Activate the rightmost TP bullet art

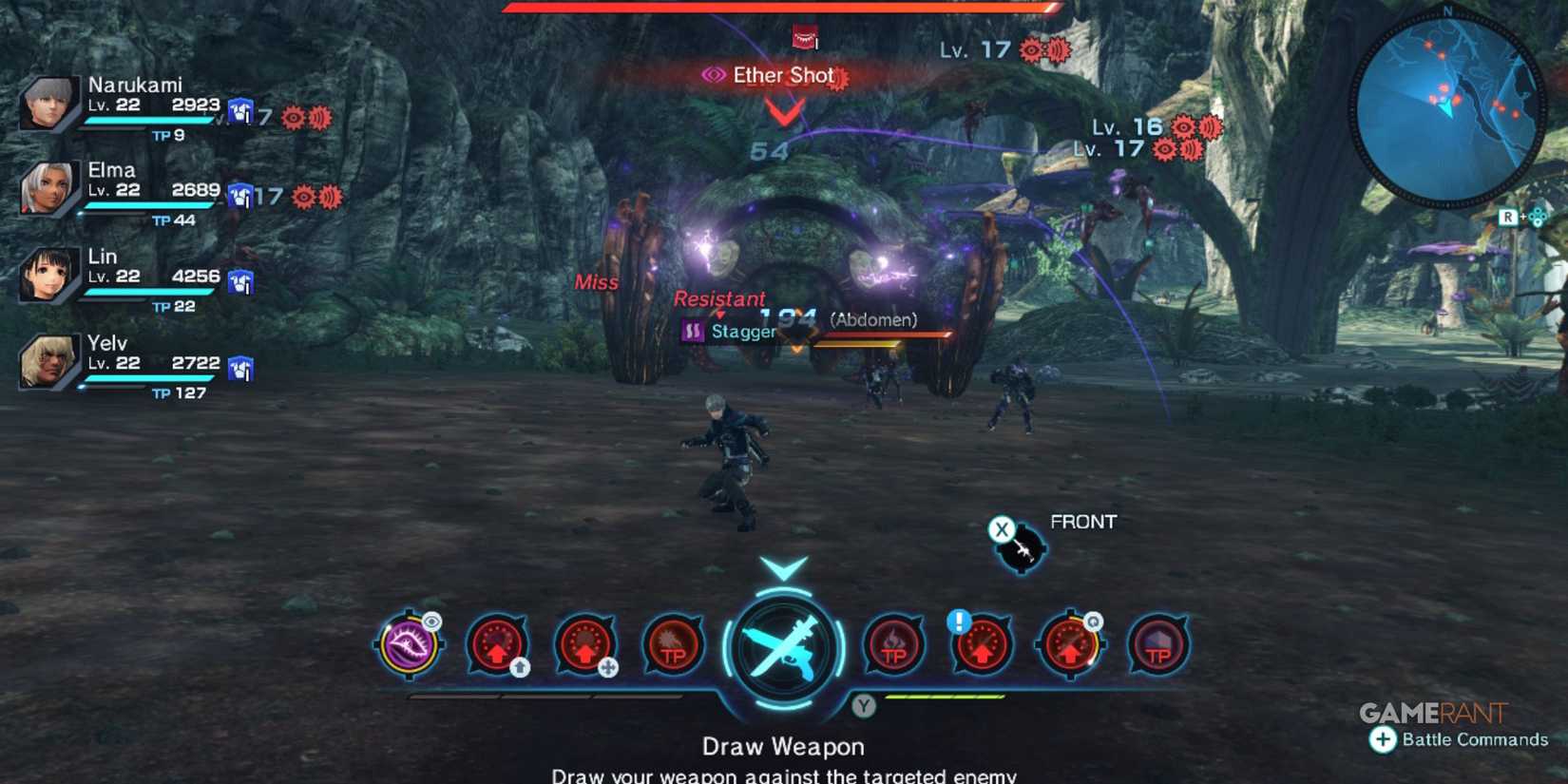pos(1157,647)
